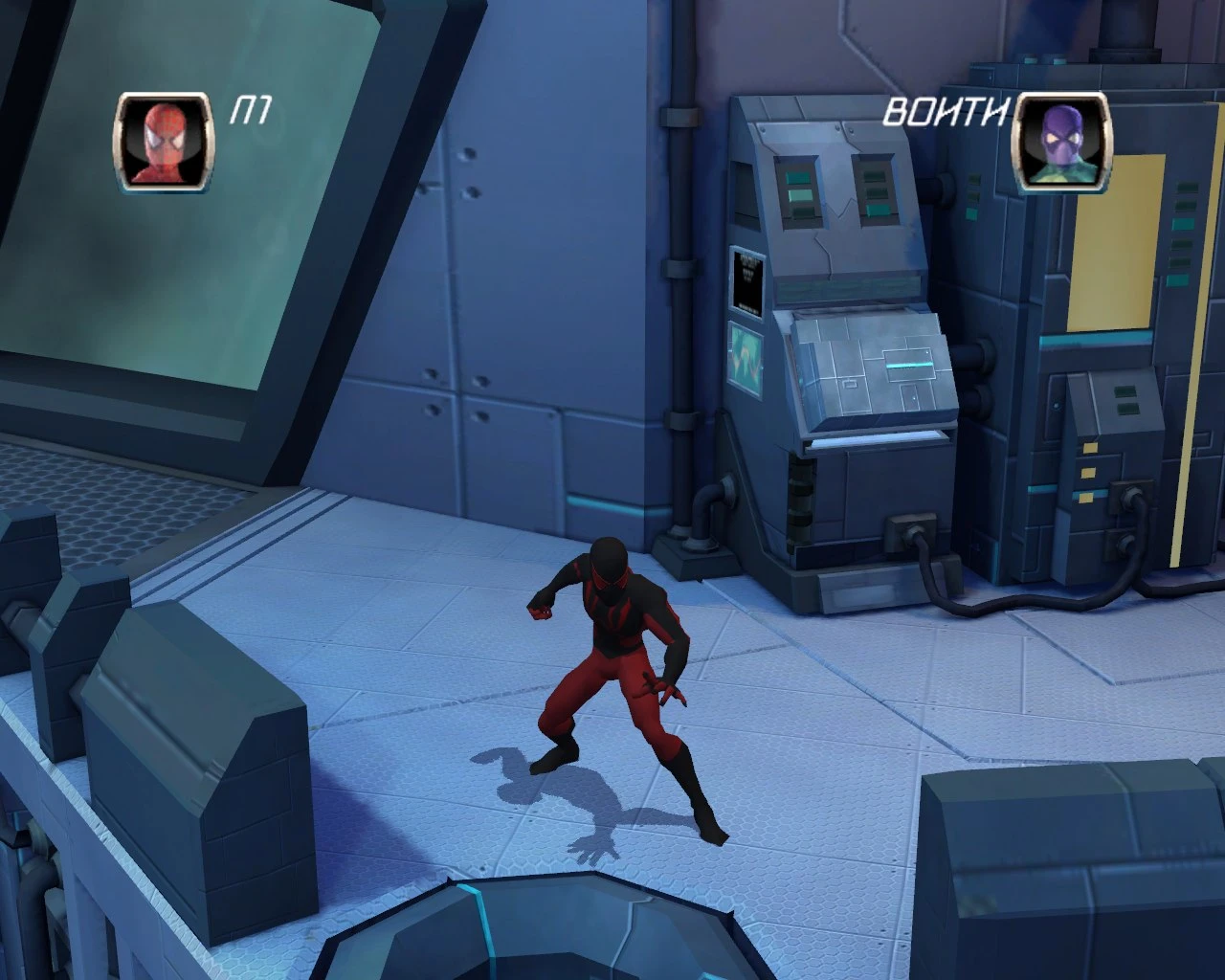The image size is (1225, 980).
Task: Toggle the left status light on the terminal top
Action: pyautogui.click(x=797, y=191)
